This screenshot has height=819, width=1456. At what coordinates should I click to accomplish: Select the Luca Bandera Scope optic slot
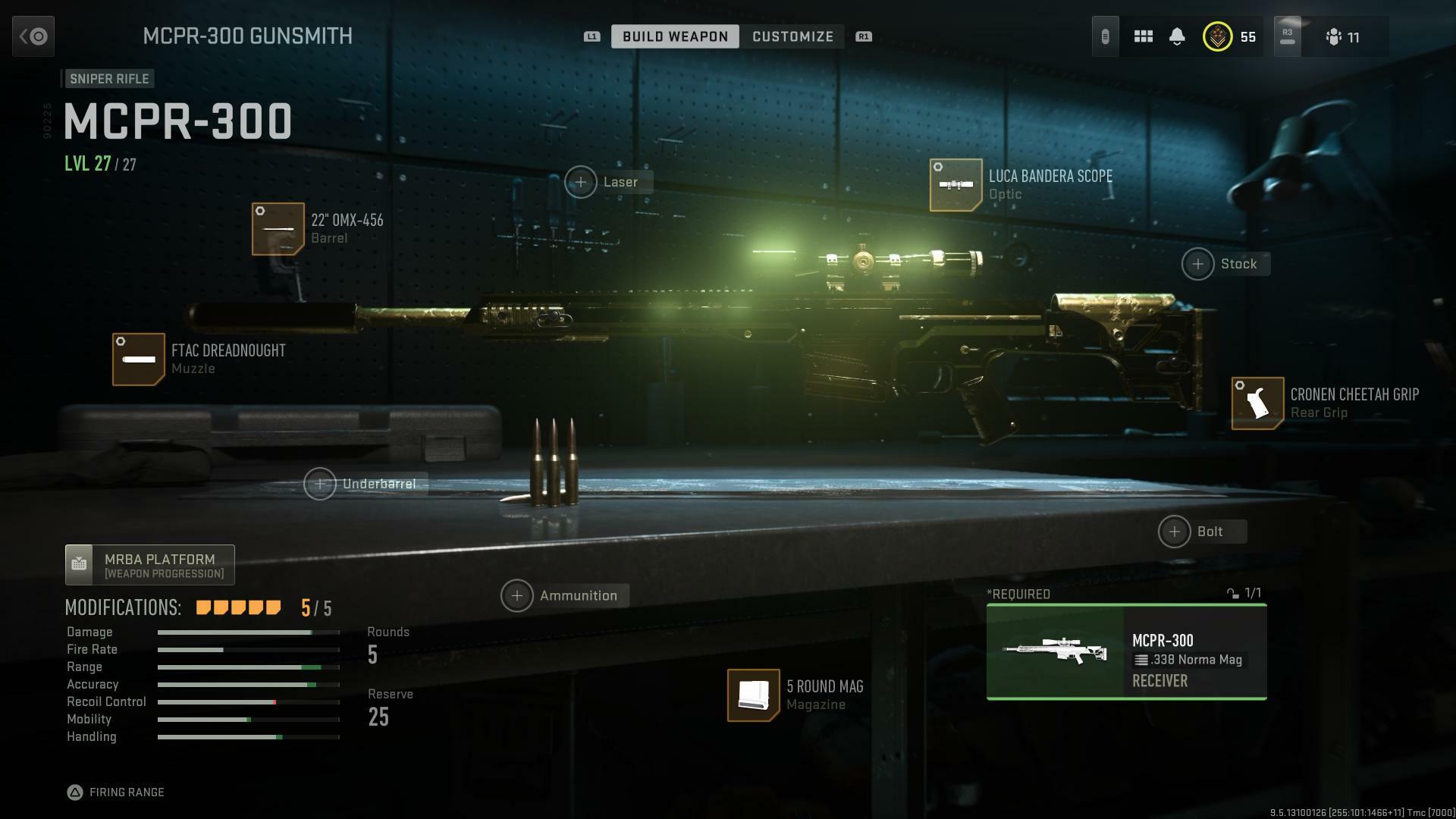click(955, 185)
